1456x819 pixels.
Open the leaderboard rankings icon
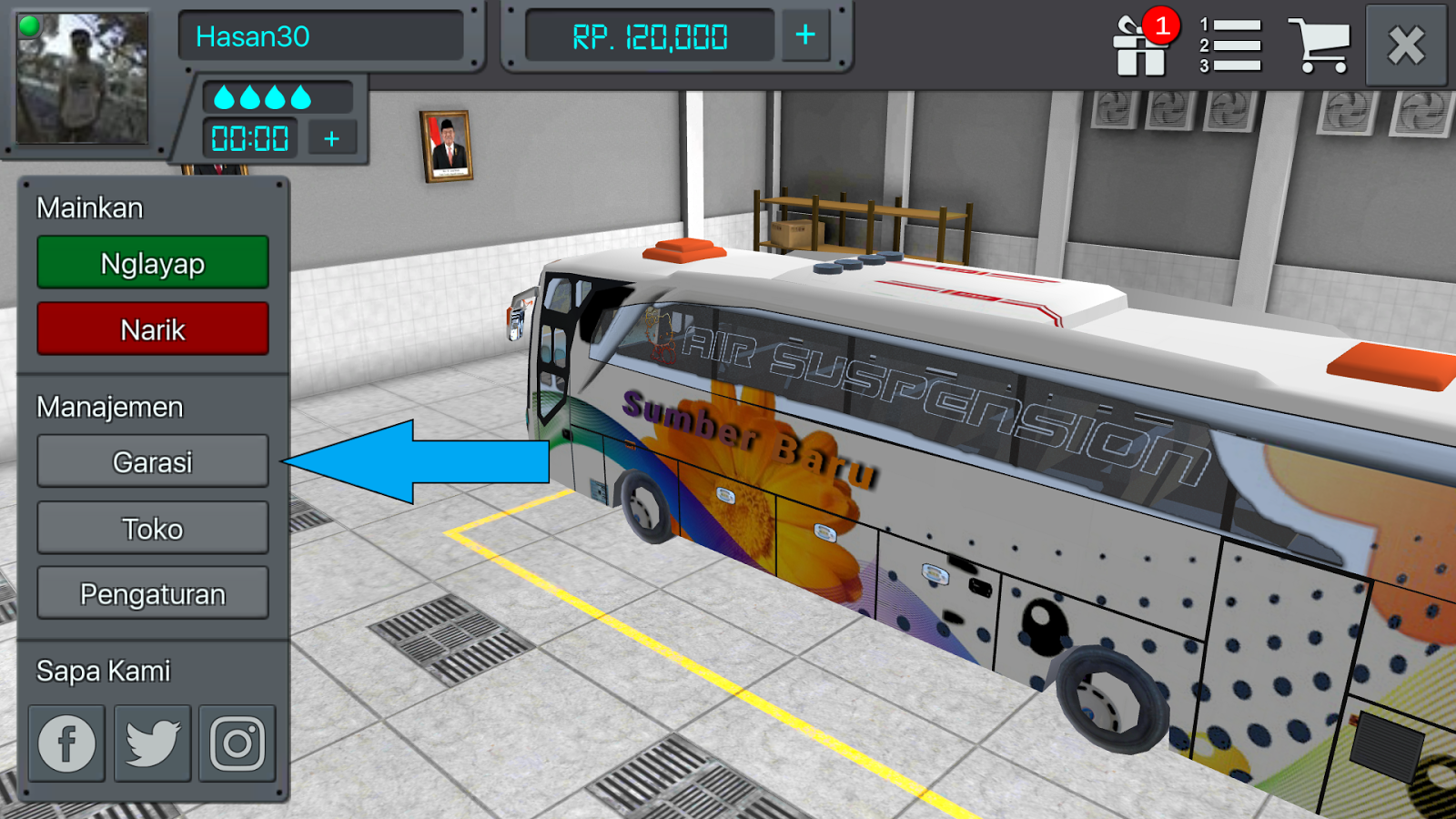(1228, 43)
